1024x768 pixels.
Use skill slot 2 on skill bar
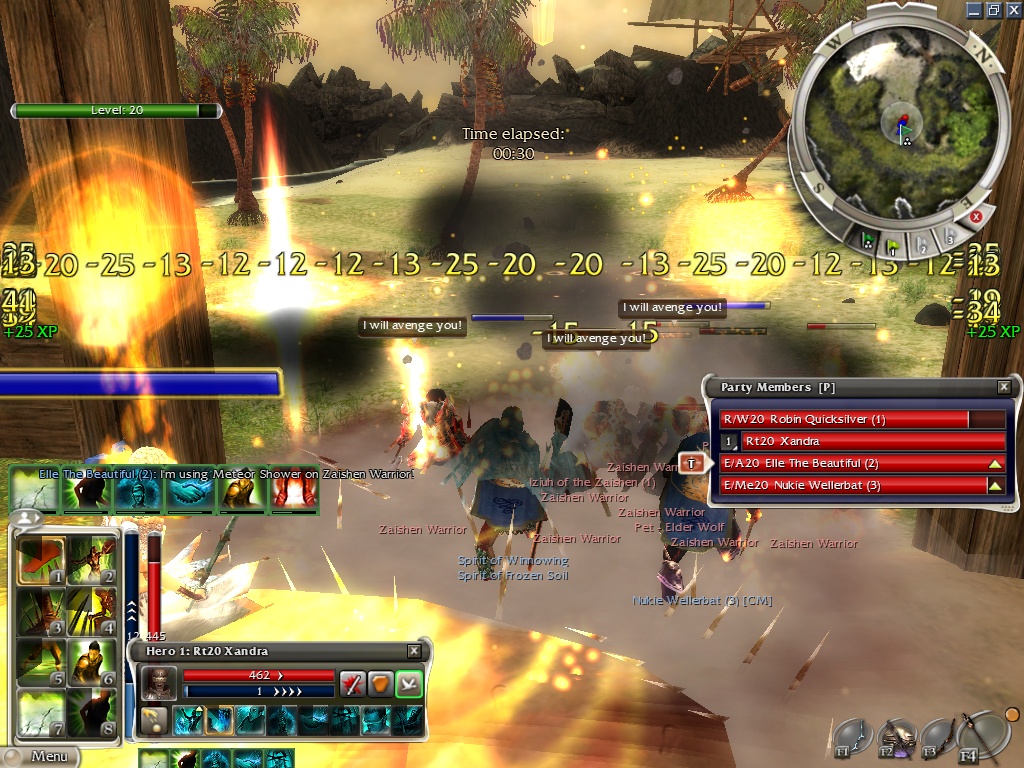tap(92, 562)
